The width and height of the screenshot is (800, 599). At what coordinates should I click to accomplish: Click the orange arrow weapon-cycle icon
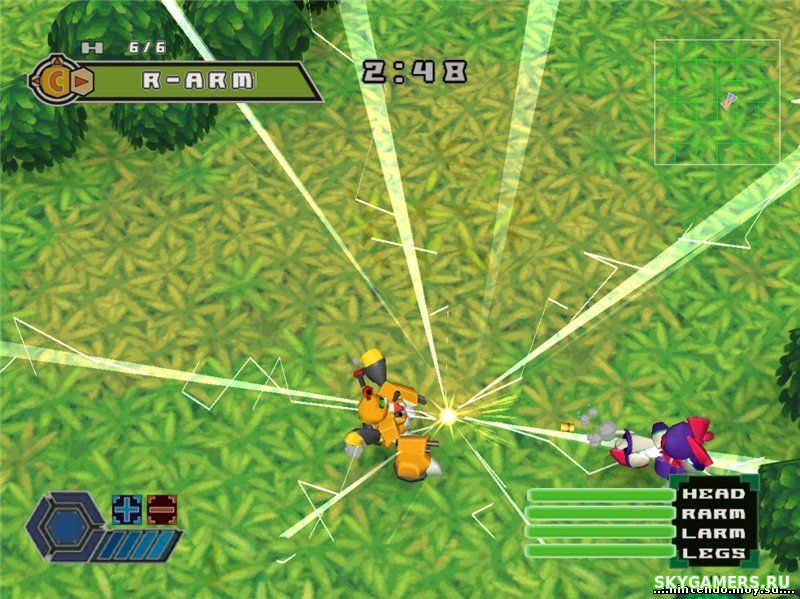[x=84, y=82]
